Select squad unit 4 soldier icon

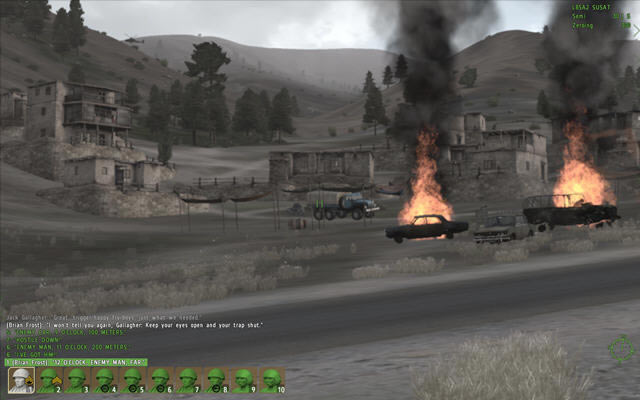[x=104, y=380]
